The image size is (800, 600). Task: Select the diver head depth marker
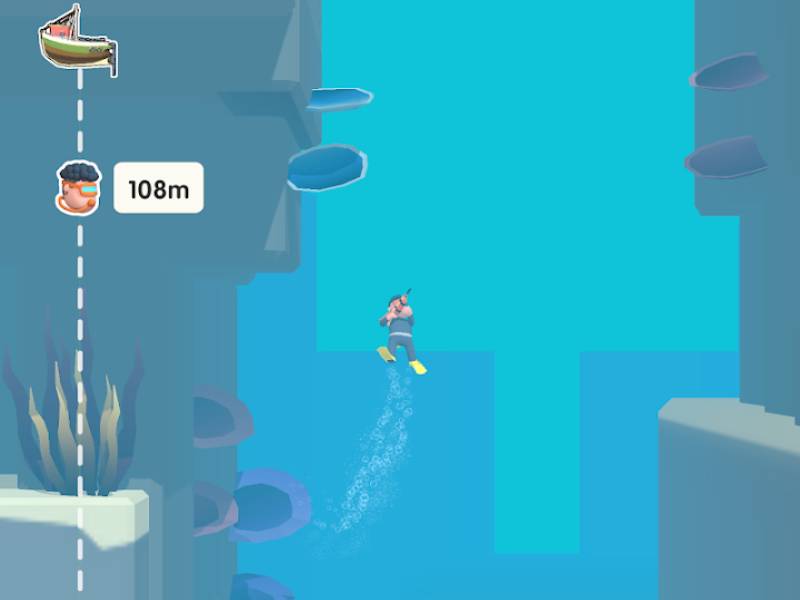click(x=79, y=187)
